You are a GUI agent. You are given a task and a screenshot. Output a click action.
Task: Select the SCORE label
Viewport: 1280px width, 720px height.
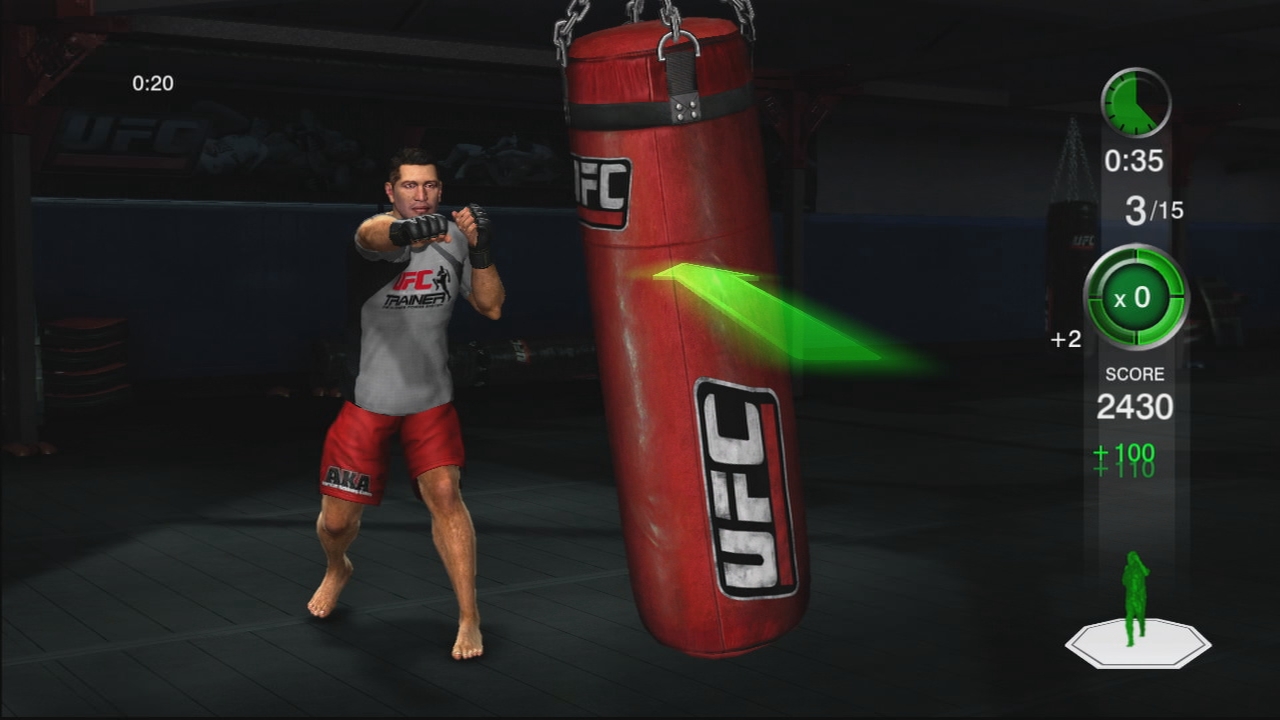point(1135,373)
